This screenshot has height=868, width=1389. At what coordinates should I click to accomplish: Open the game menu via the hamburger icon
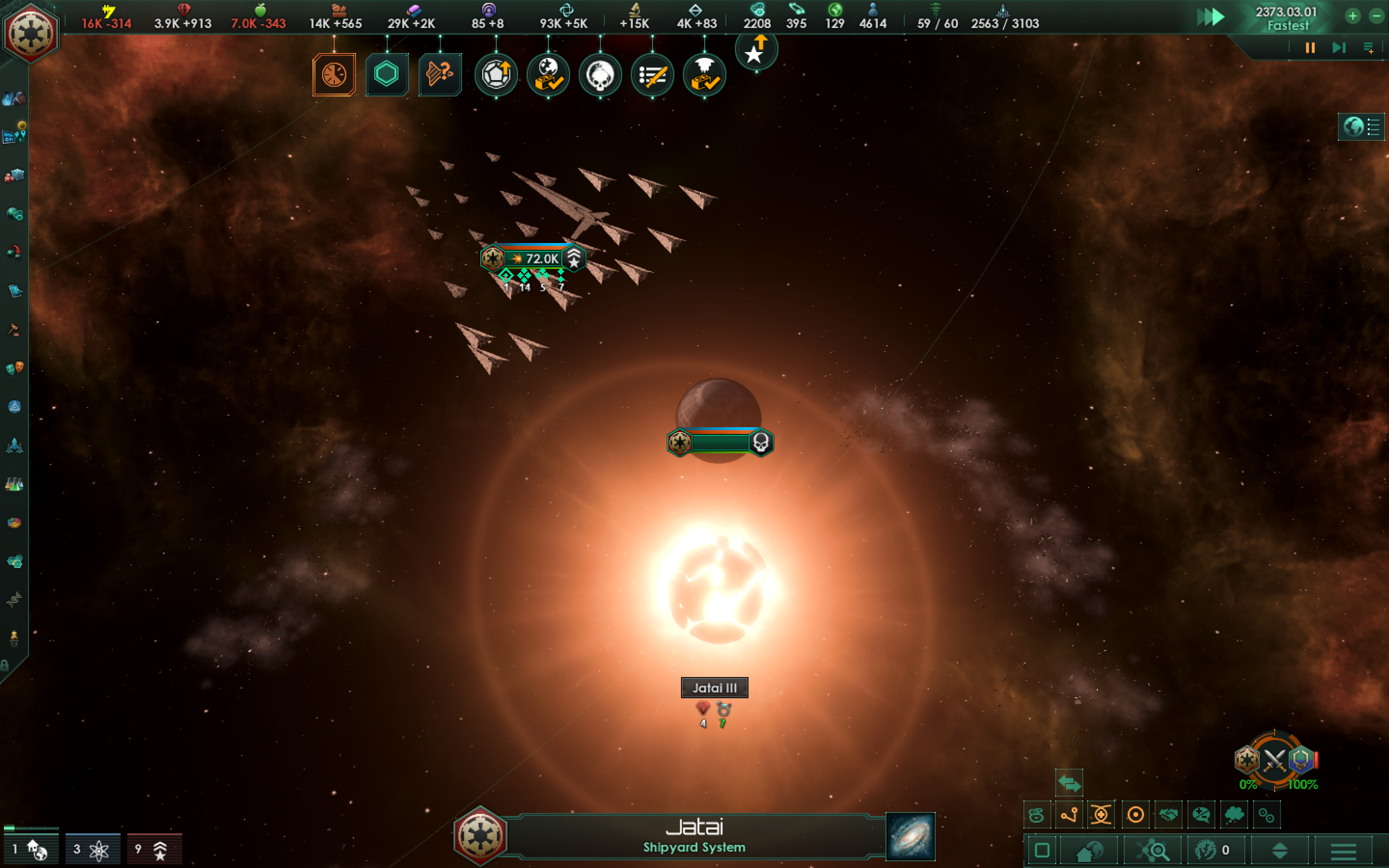click(x=1346, y=852)
